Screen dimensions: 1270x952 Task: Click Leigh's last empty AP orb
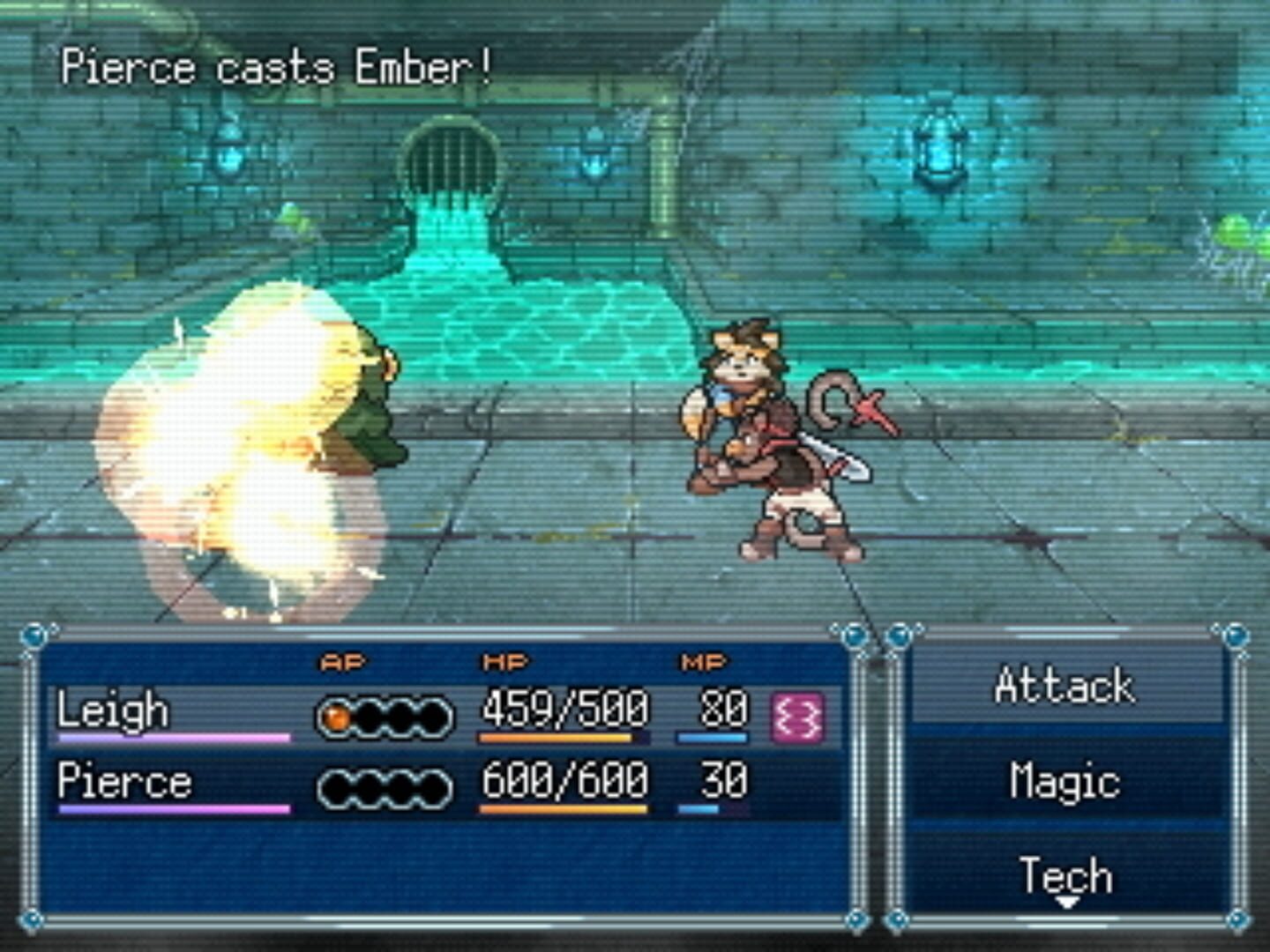point(434,716)
